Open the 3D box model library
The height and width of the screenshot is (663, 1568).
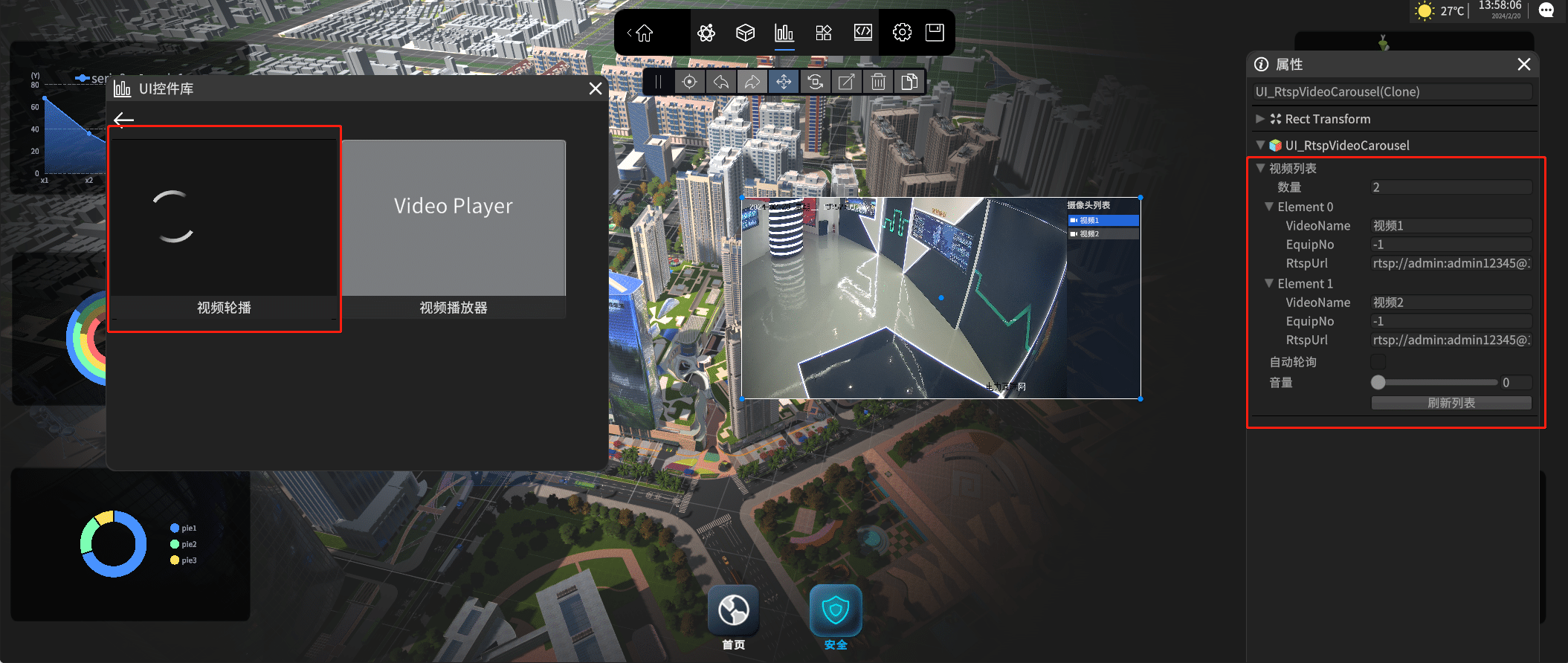coord(745,33)
